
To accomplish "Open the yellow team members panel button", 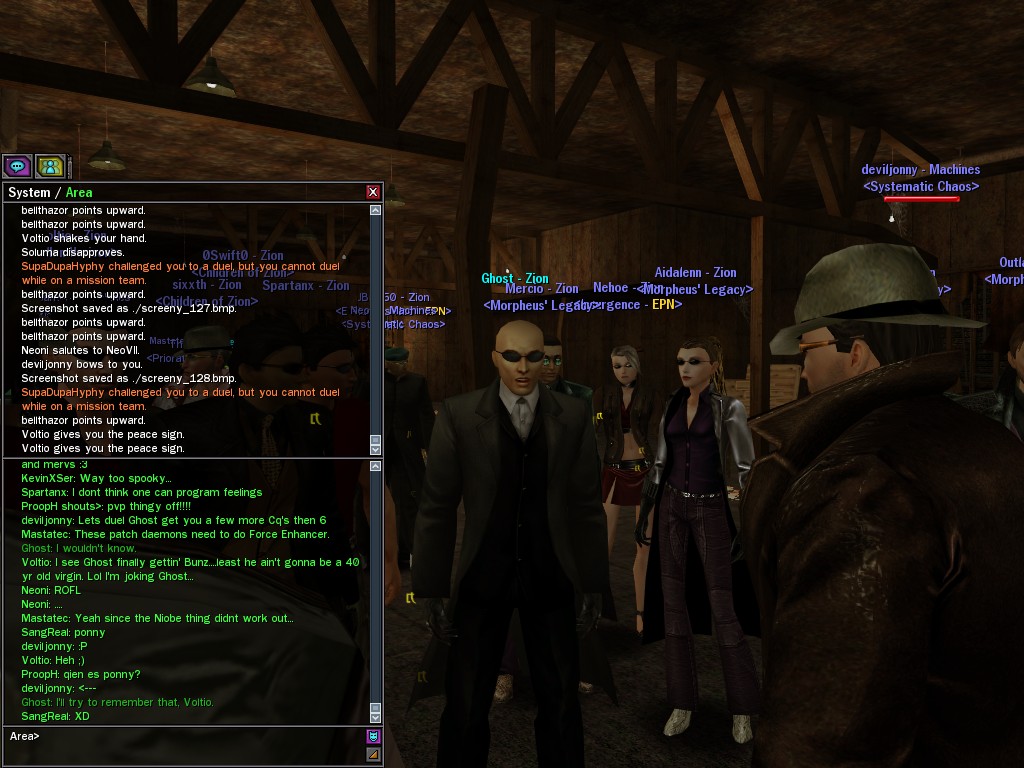I will tap(50, 166).
